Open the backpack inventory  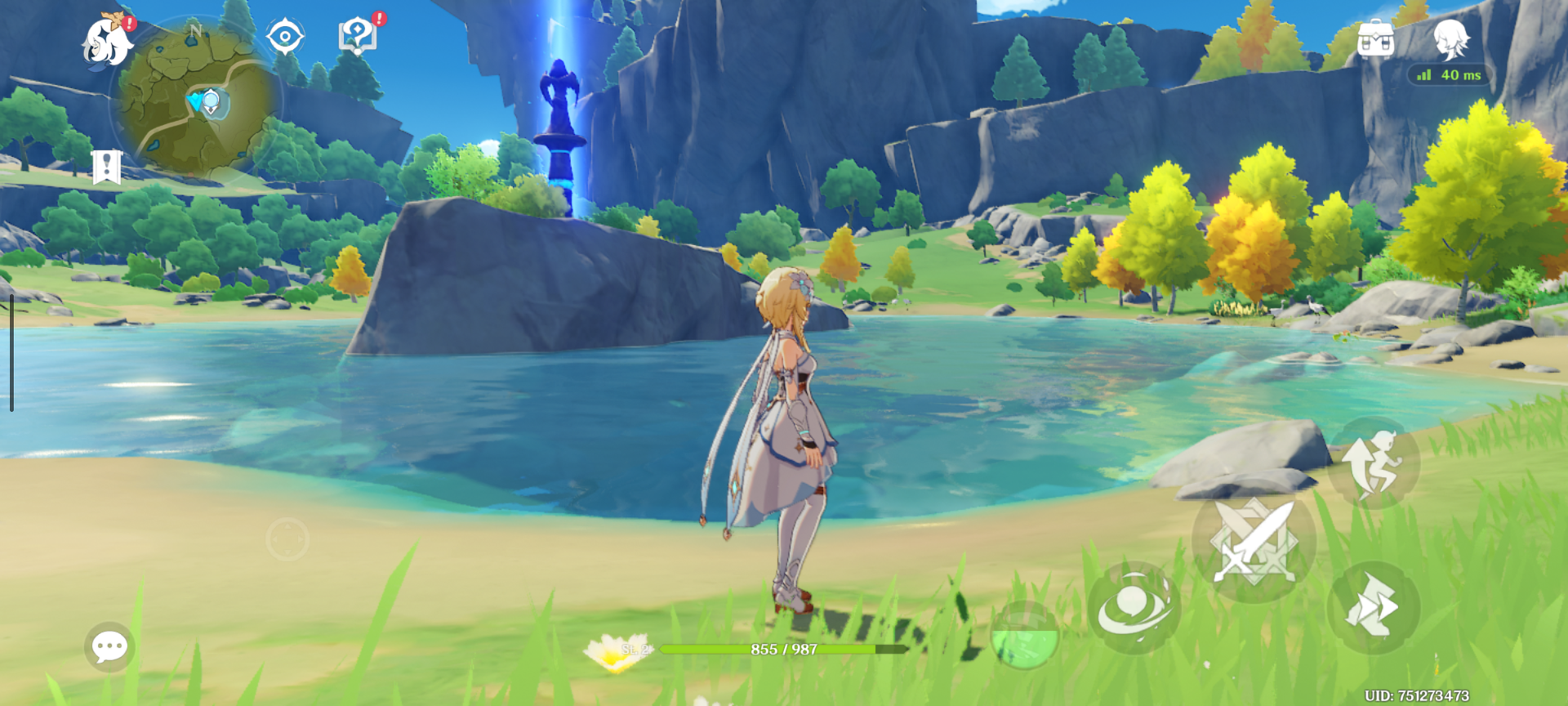coord(1375,38)
